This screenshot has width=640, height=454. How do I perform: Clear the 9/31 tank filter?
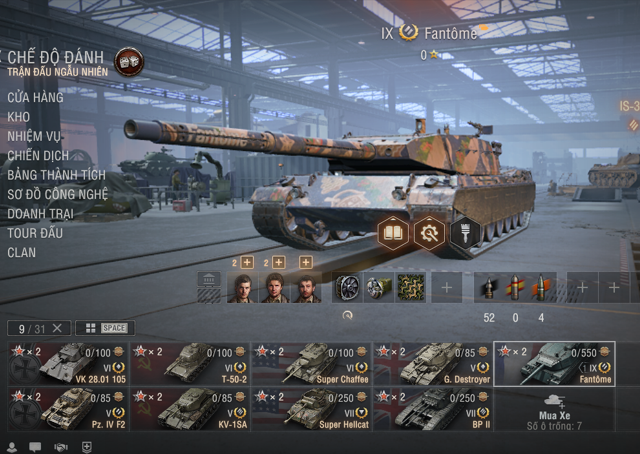pos(57,328)
